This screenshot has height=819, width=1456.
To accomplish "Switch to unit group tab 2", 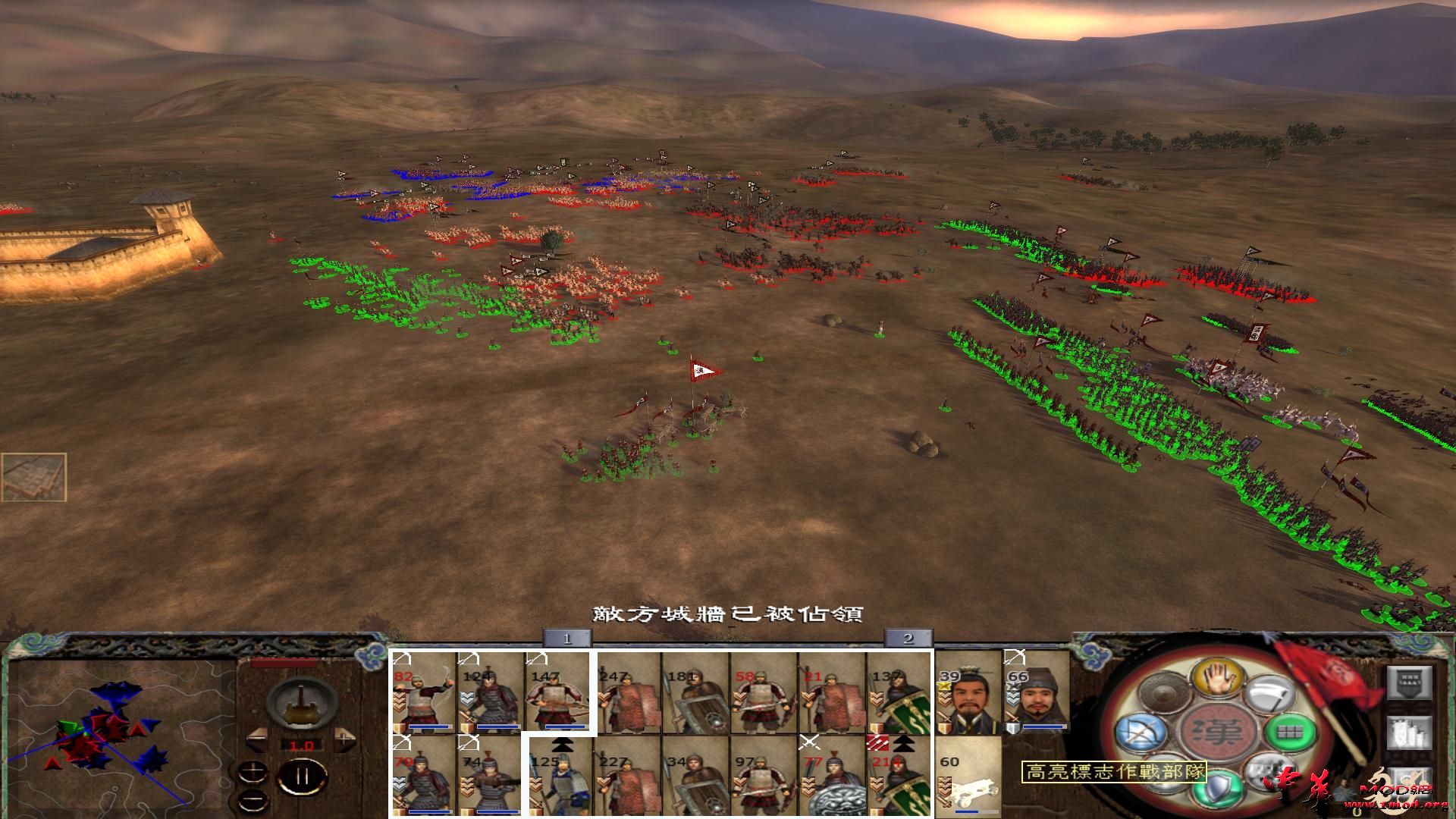I will [x=907, y=639].
